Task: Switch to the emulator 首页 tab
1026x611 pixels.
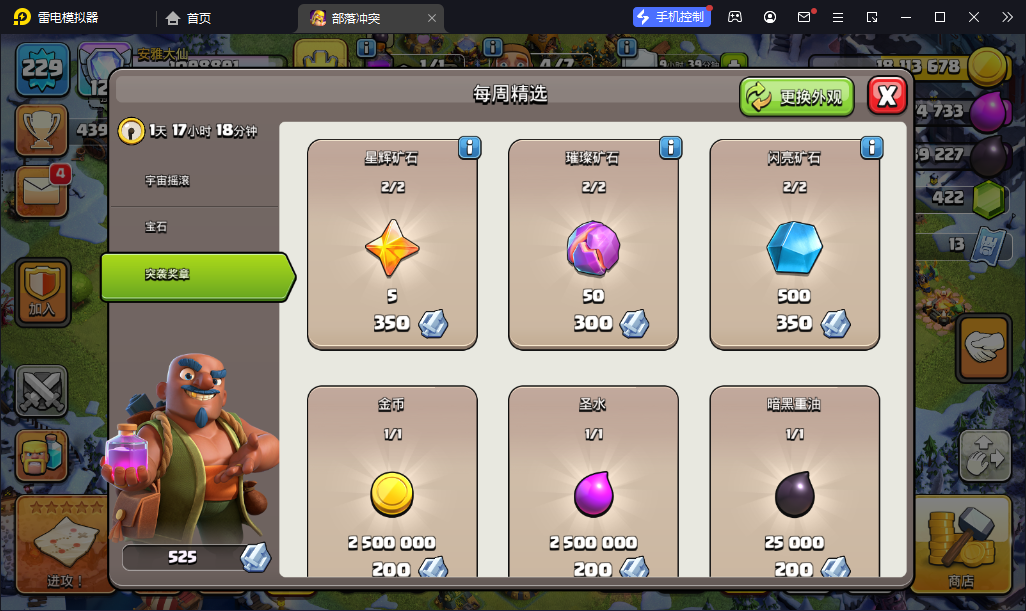Action: pyautogui.click(x=189, y=18)
